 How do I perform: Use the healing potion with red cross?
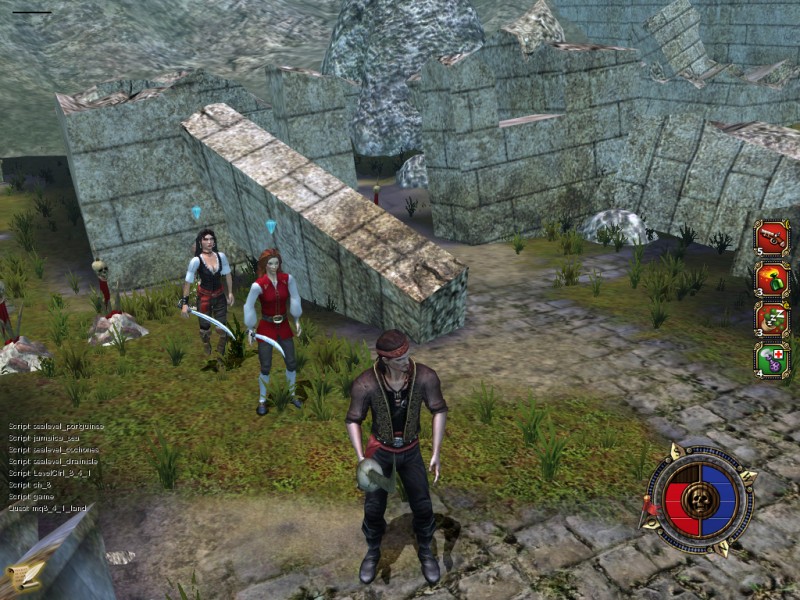tap(772, 359)
